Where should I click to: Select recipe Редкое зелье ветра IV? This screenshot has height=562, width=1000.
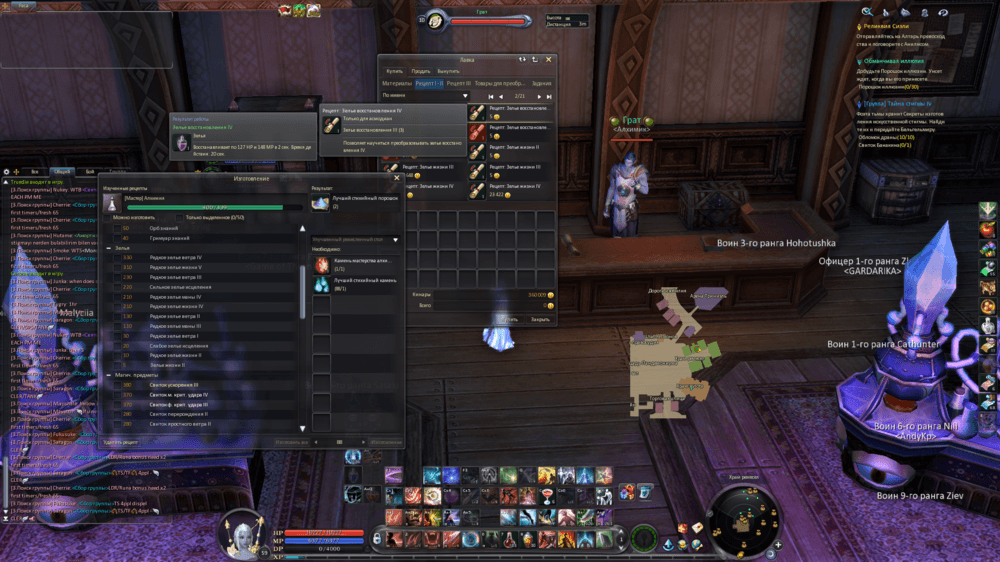pos(176,257)
